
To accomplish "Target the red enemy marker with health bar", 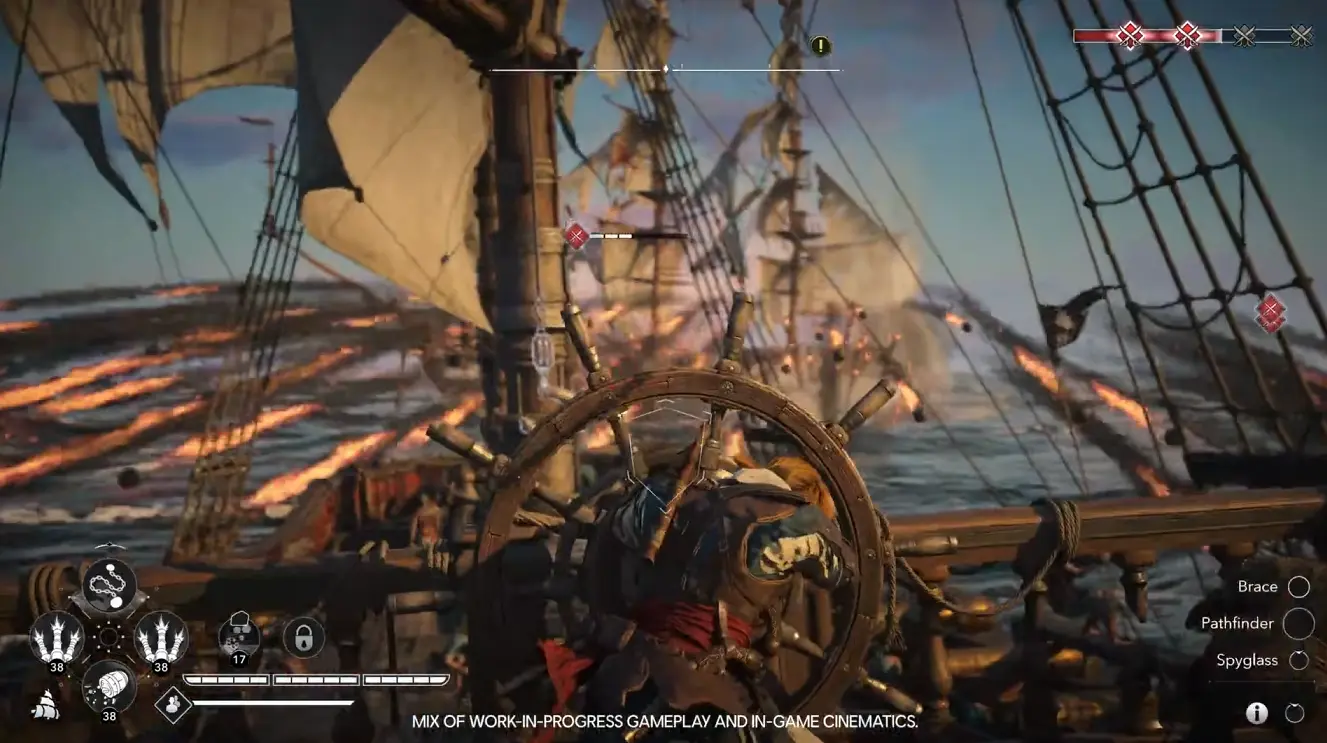I will pos(577,236).
